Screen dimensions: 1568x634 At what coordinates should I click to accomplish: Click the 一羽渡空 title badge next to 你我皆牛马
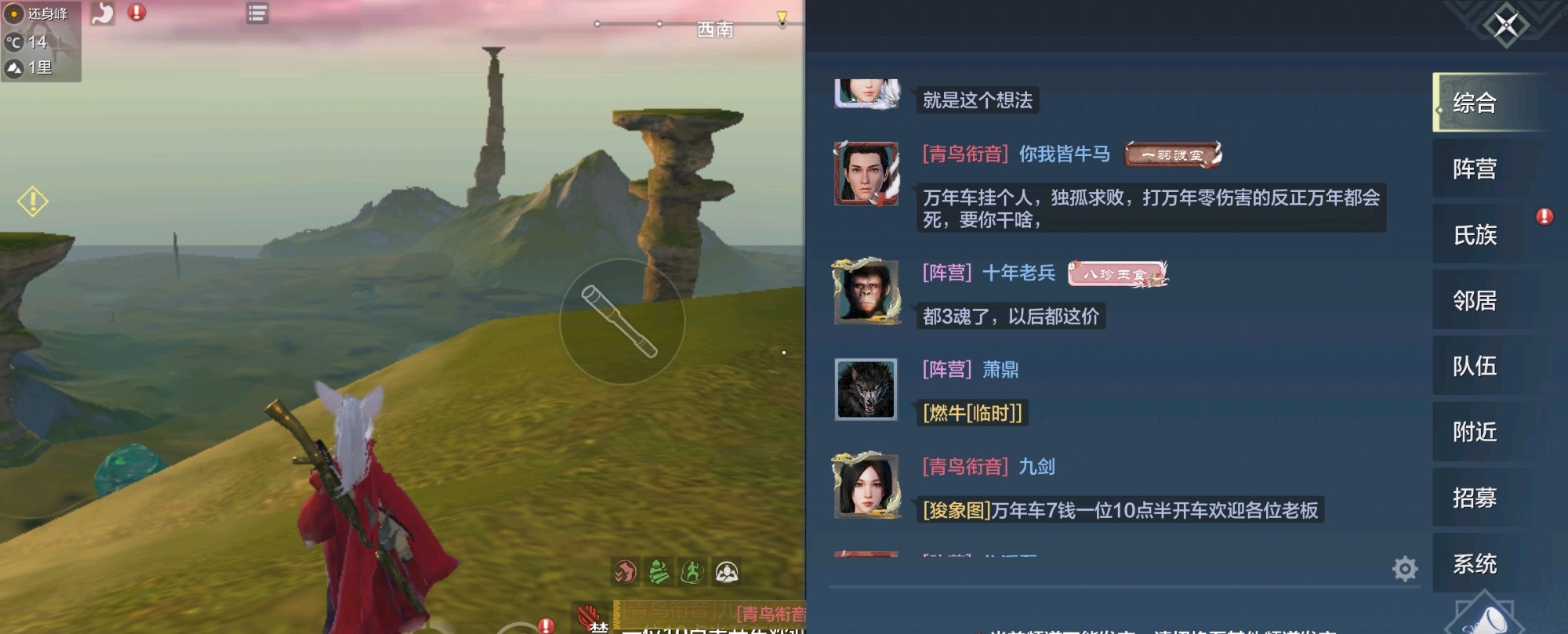[1170, 154]
